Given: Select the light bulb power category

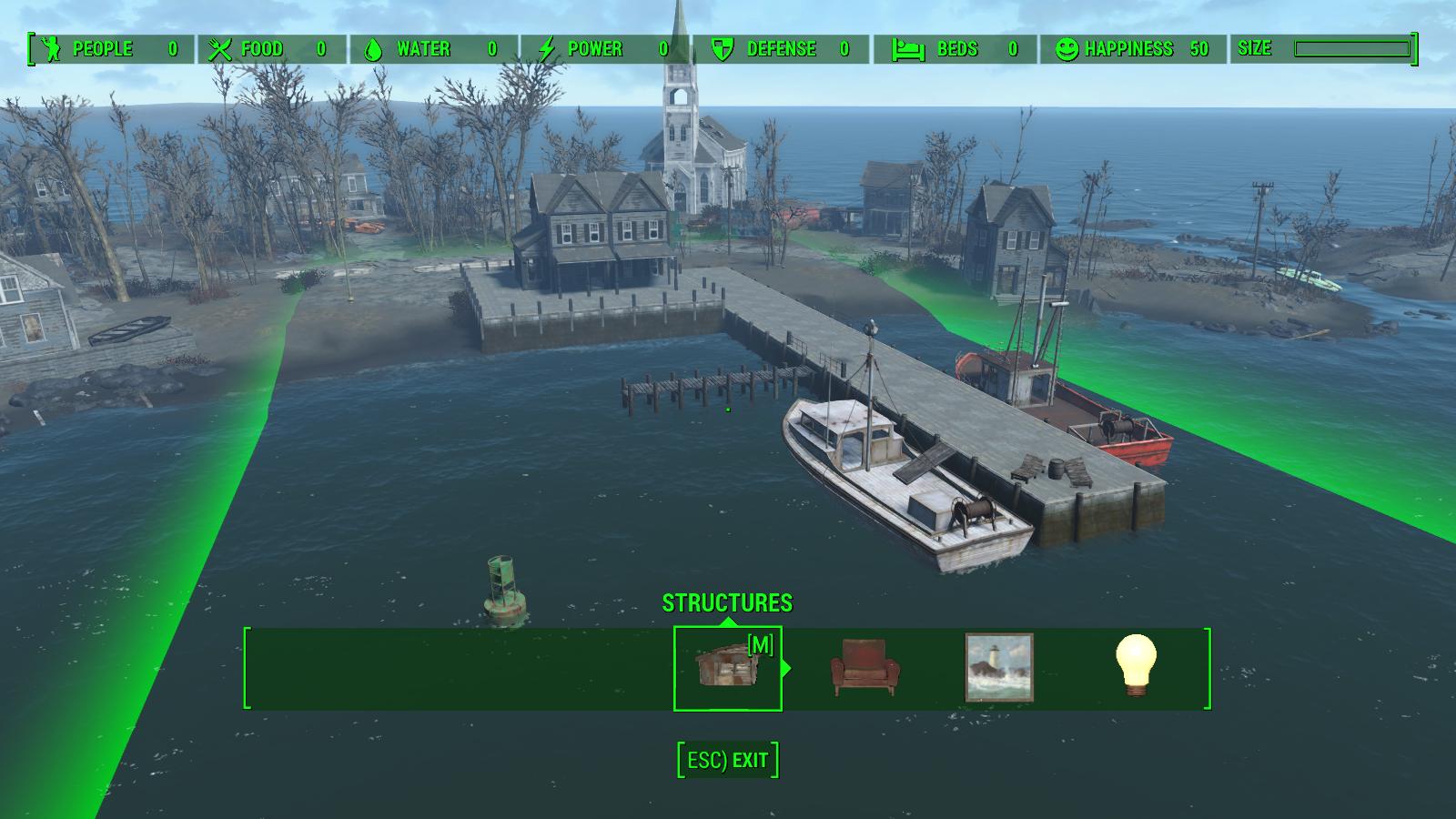Looking at the screenshot, I should (1136, 665).
